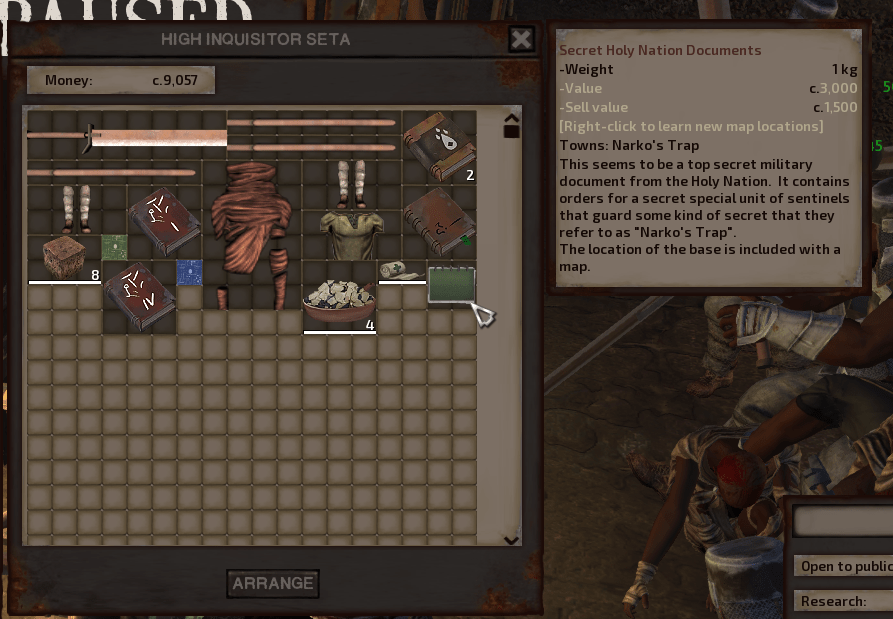Select the green circuit board item
Viewport: 893px width, 619px height.
(x=114, y=246)
